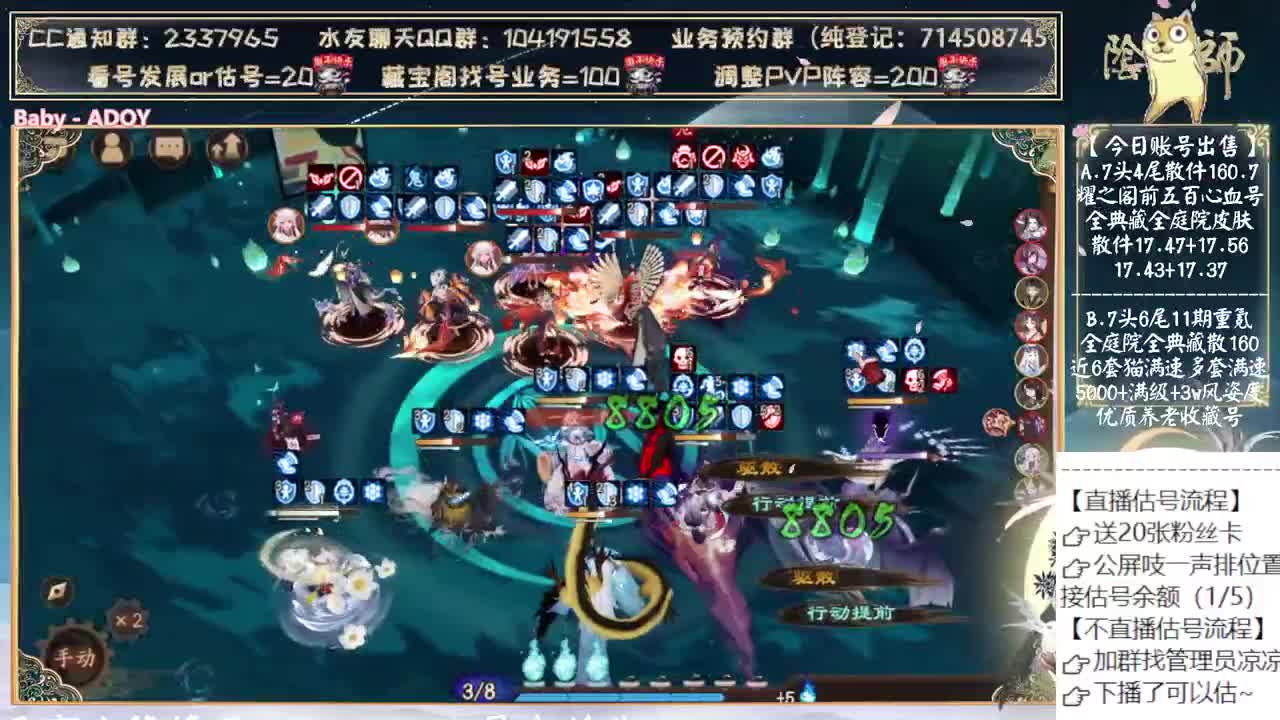Click the Baby - ADOY title text
This screenshot has height=720, width=1280.
tap(78, 116)
